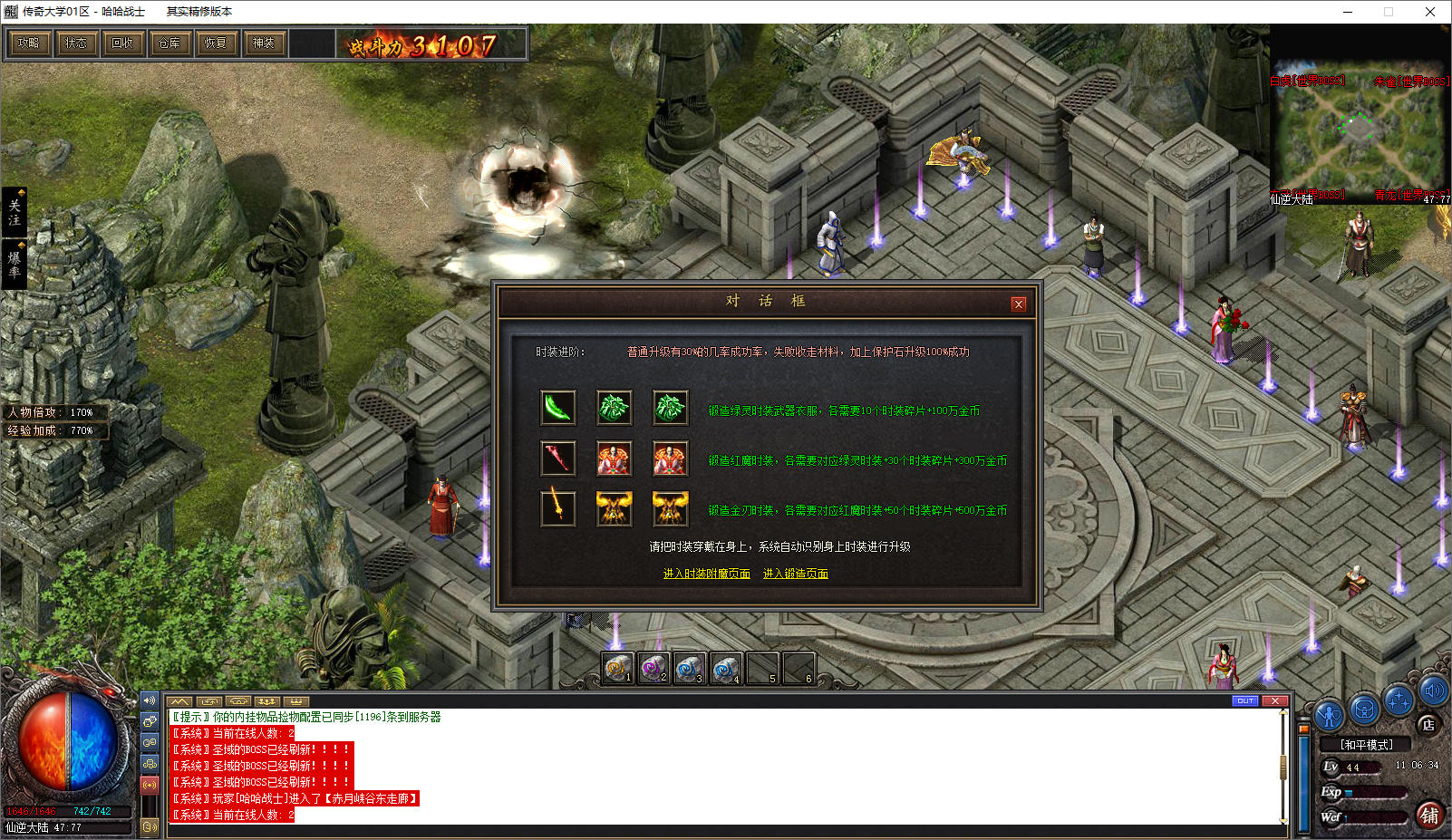This screenshot has height=840, width=1452.
Task: Close the 对话框 dialog window
Action: coord(1019,304)
